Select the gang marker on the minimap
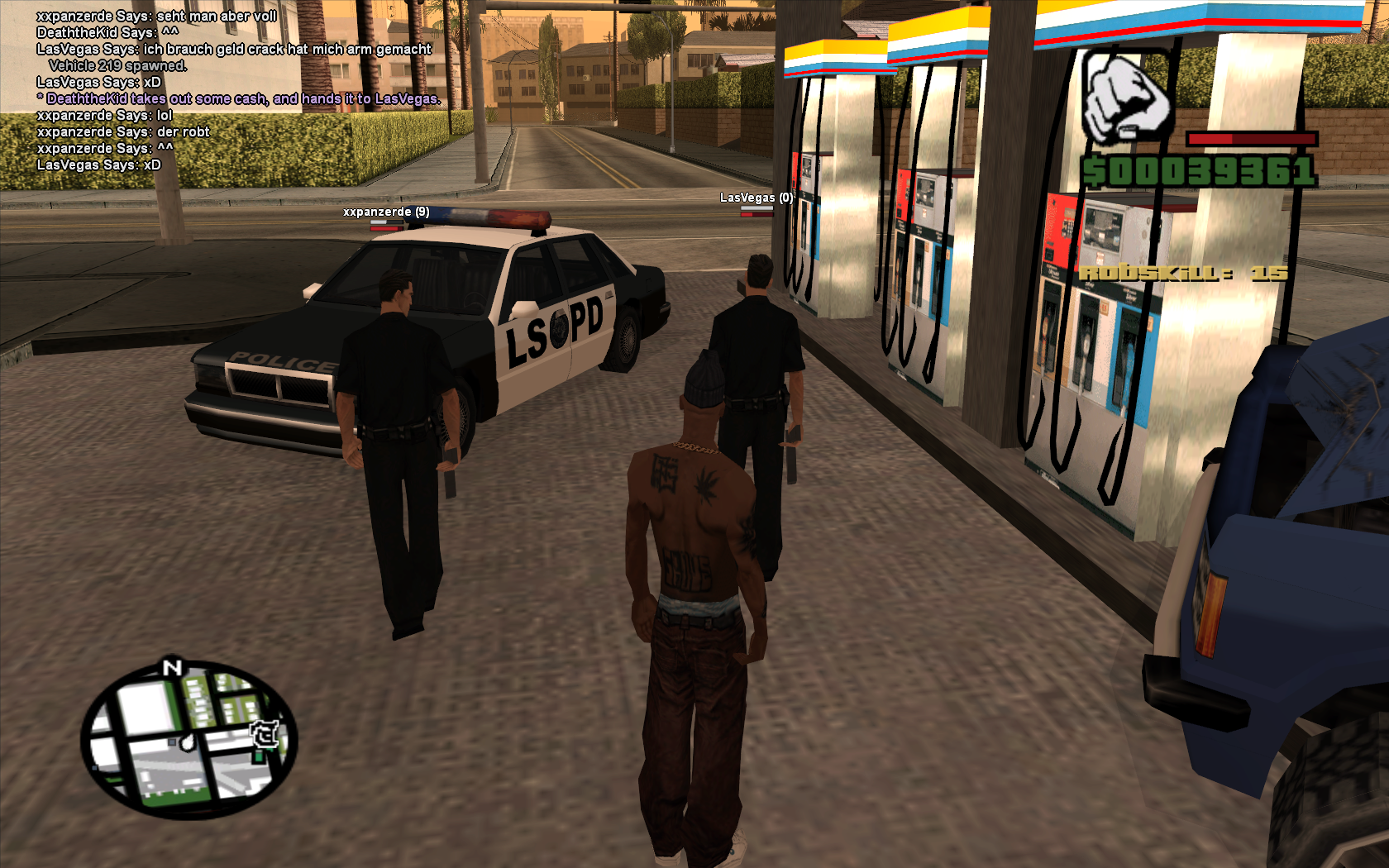The height and width of the screenshot is (868, 1389). [265, 733]
